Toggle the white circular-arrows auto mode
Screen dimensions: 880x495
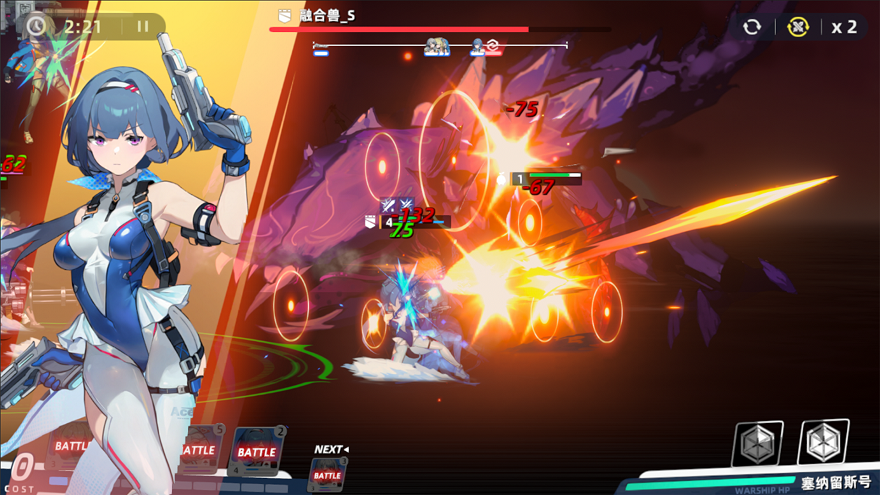752,27
